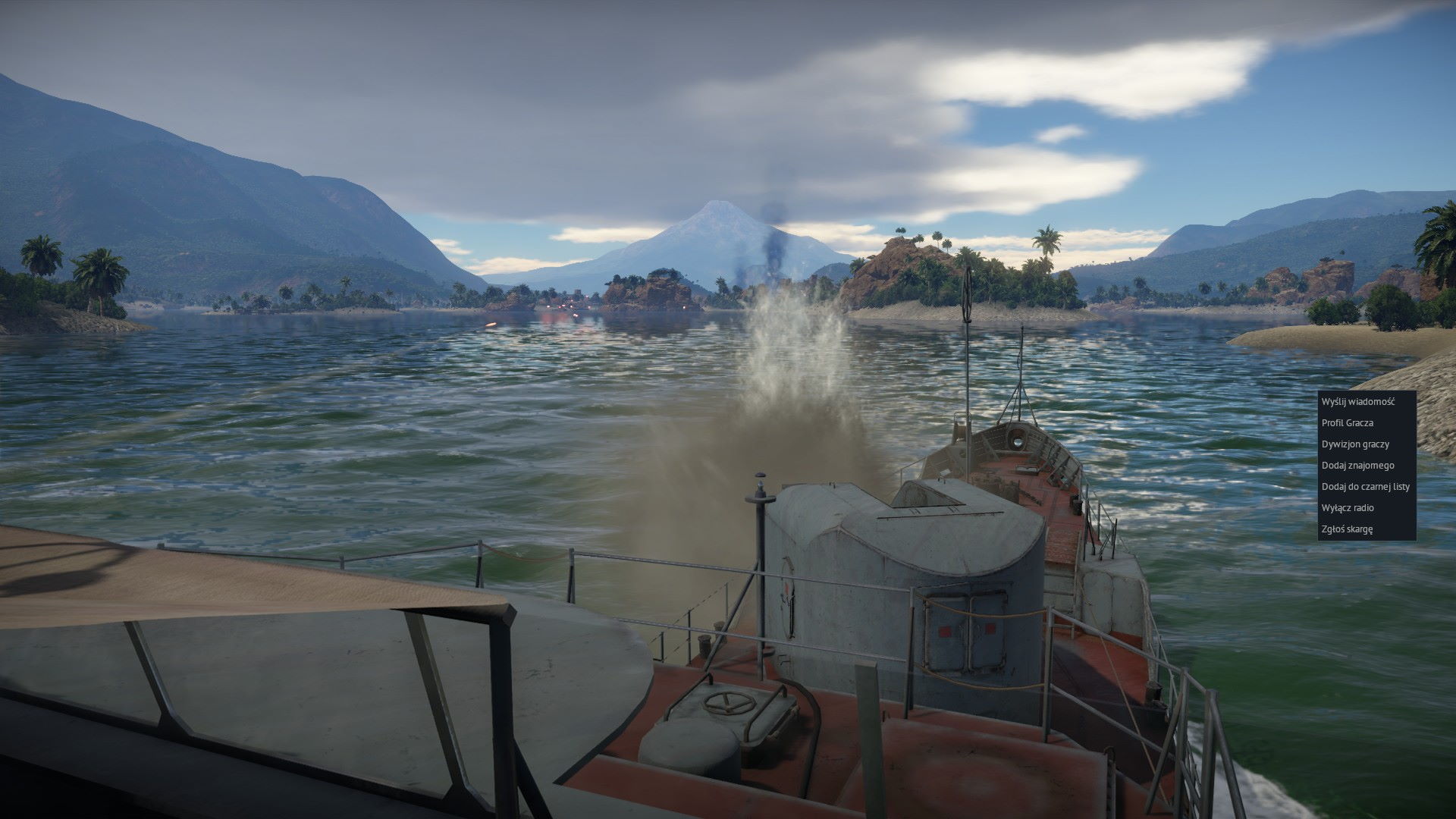Select "Wyłącz radio" menu option

pos(1348,508)
